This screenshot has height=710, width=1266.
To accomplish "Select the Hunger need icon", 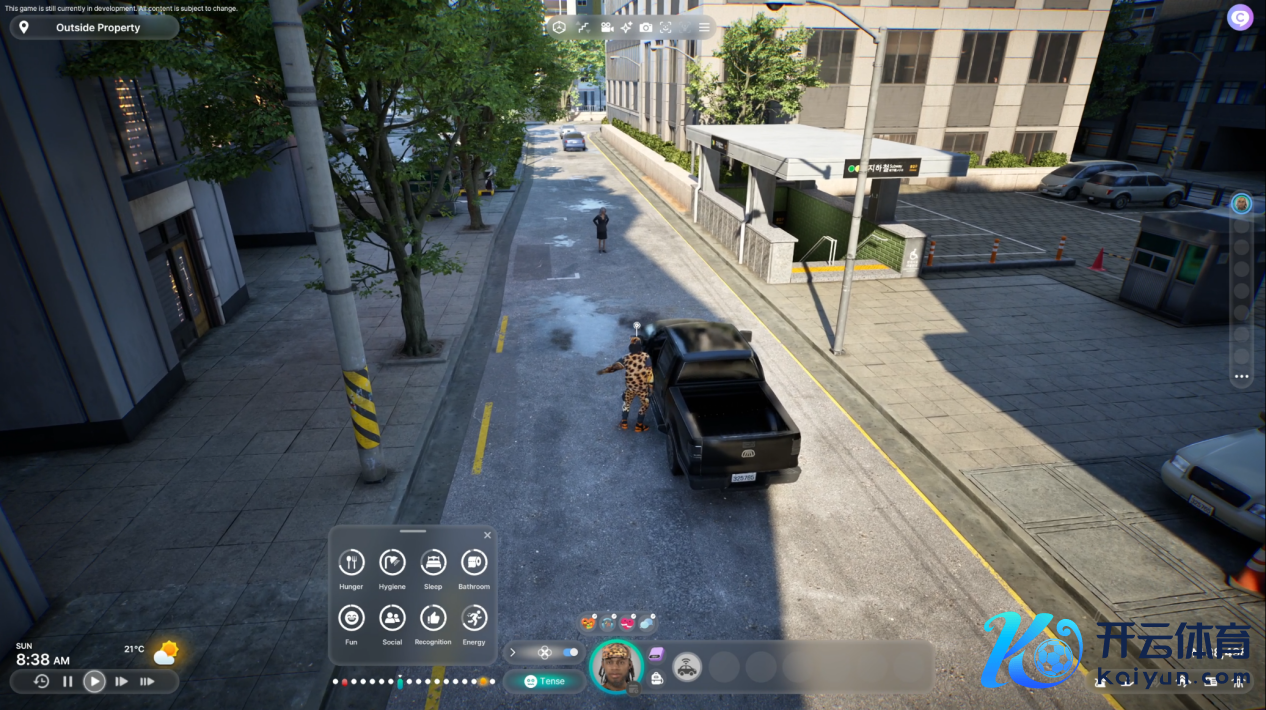I will coord(351,562).
